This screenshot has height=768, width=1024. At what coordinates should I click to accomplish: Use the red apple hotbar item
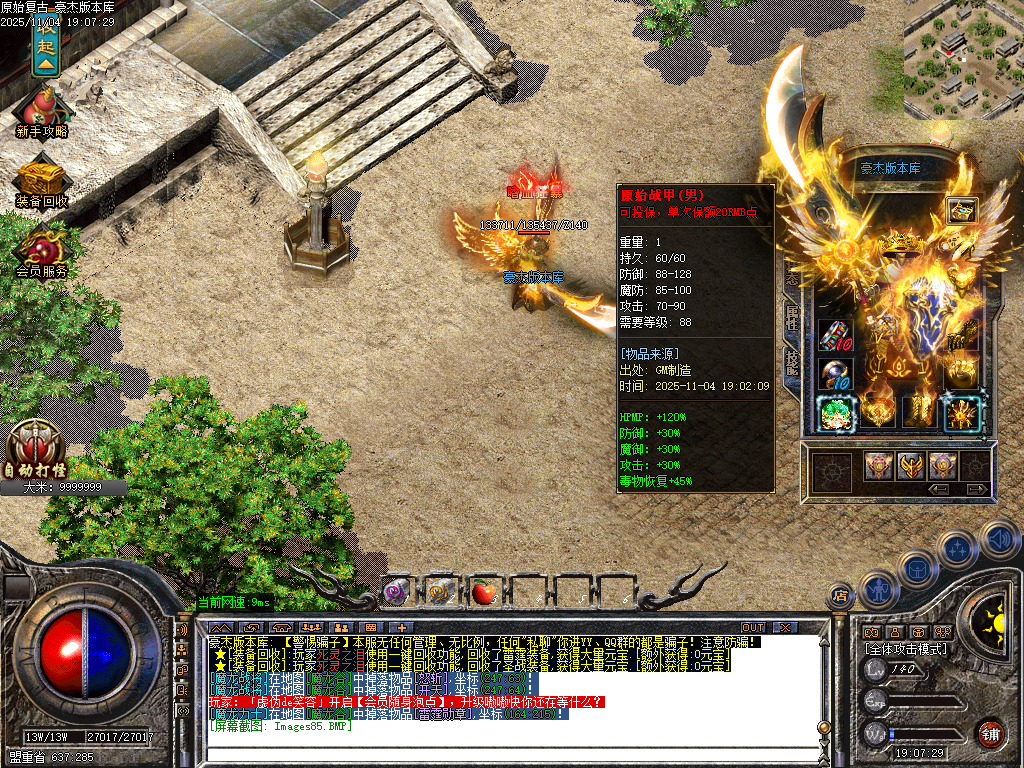pos(485,592)
